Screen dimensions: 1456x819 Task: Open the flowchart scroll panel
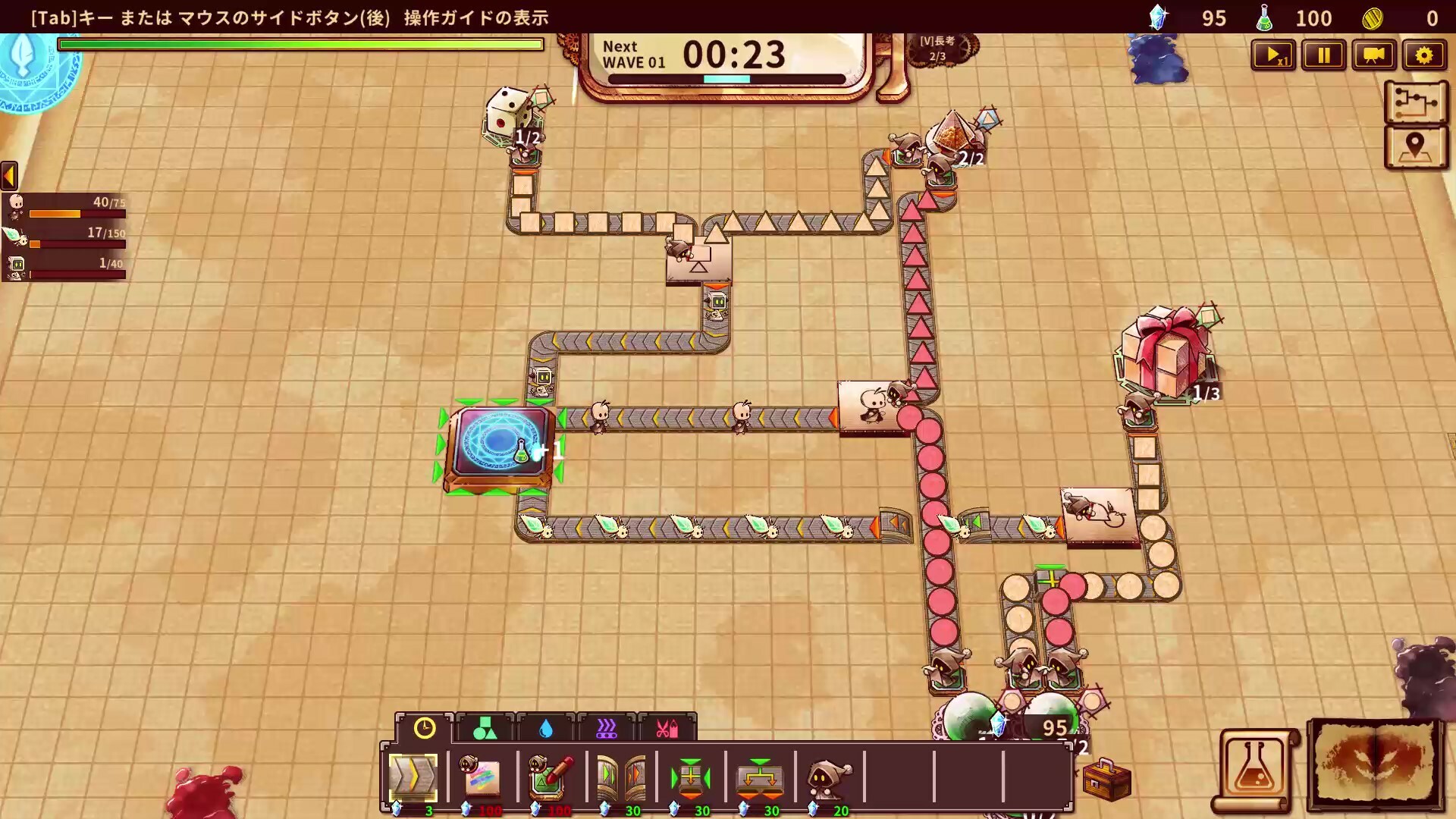click(1416, 103)
